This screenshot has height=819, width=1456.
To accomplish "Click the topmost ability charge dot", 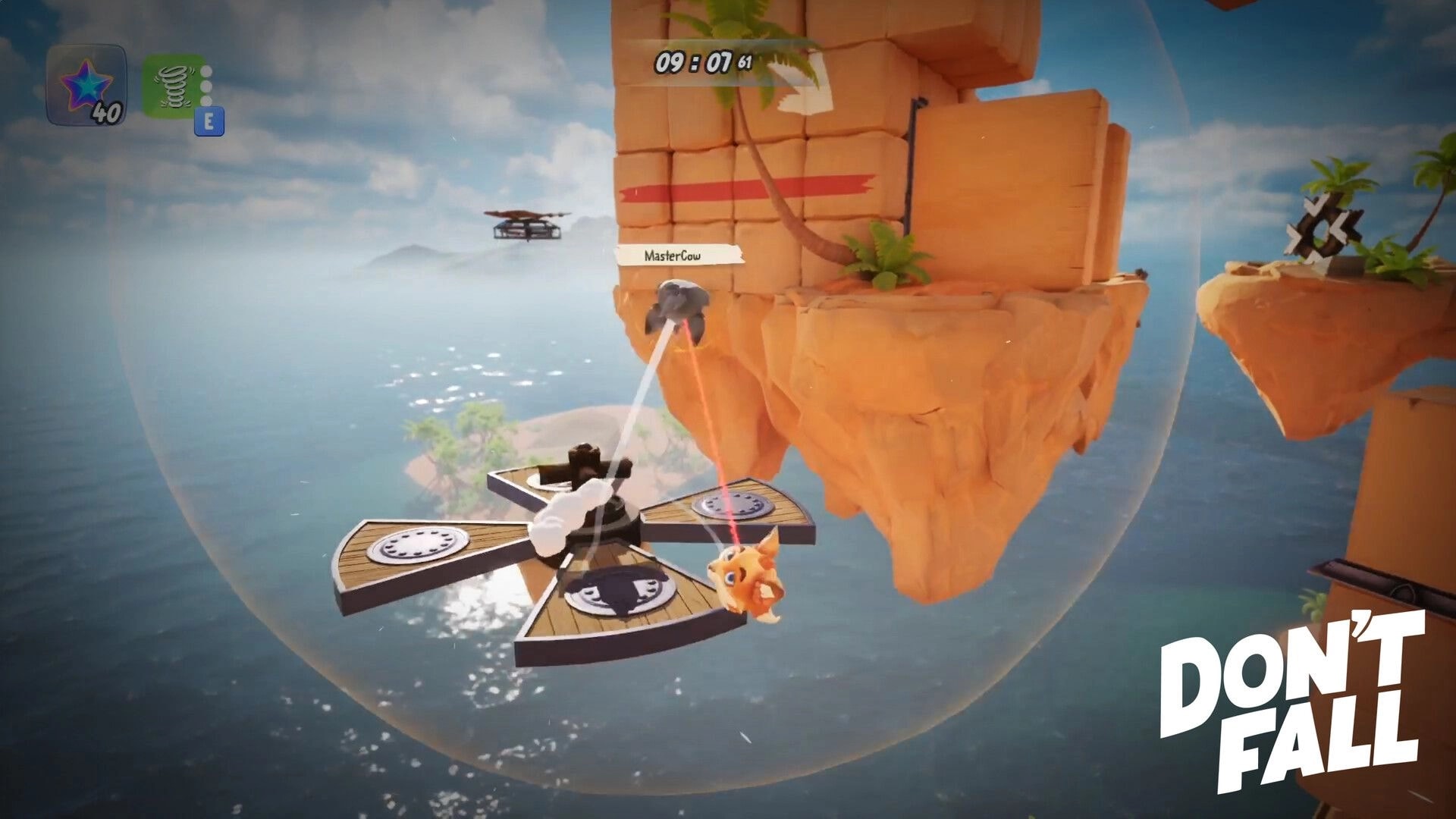I will (206, 71).
